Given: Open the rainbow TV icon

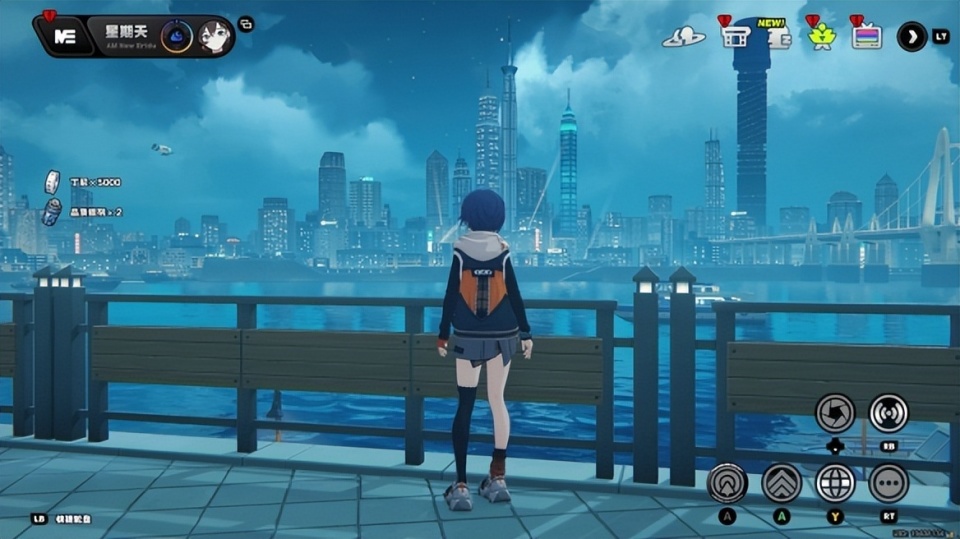Looking at the screenshot, I should click(866, 36).
